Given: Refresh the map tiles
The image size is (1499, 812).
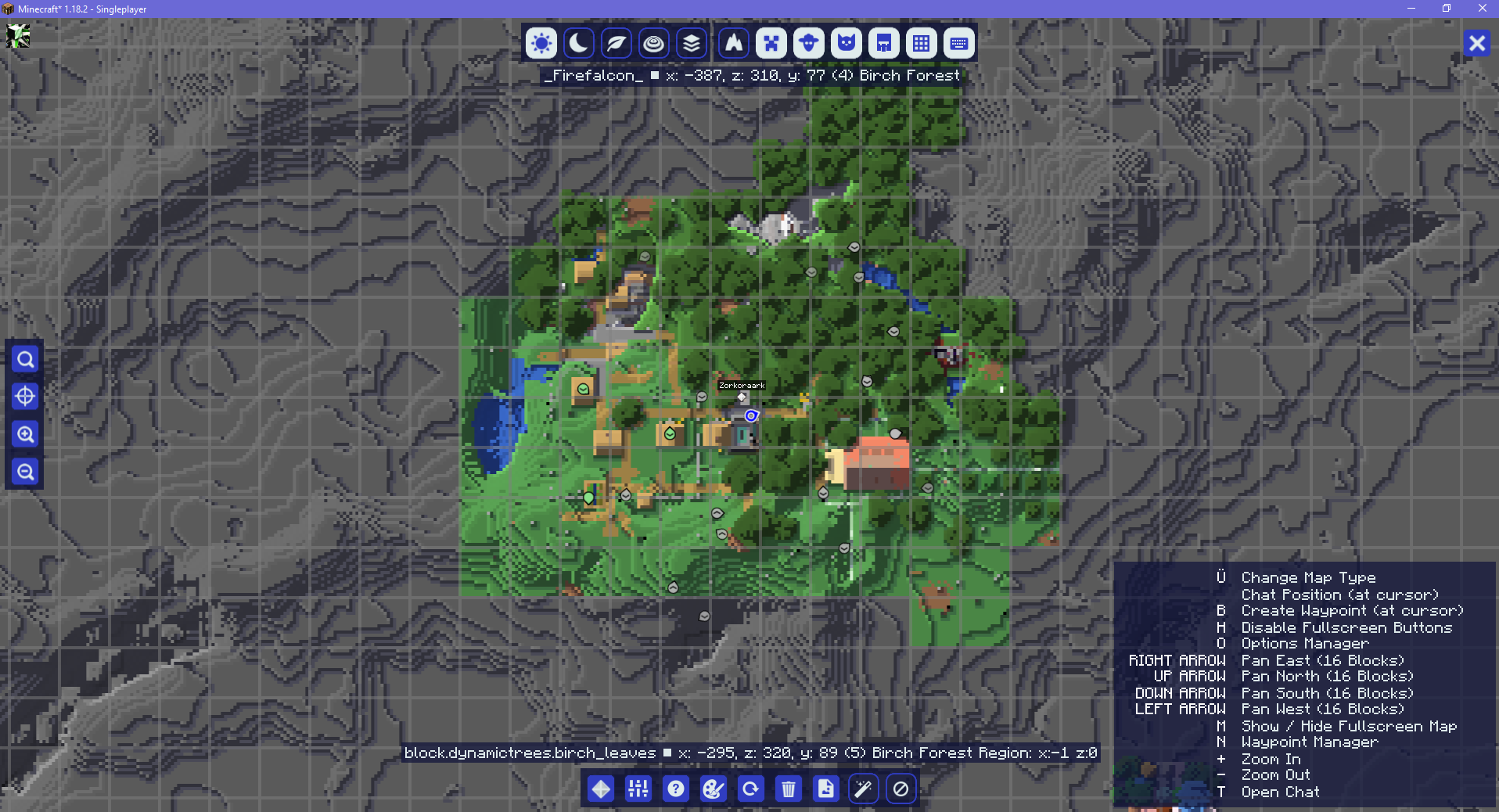Looking at the screenshot, I should coord(750,789).
